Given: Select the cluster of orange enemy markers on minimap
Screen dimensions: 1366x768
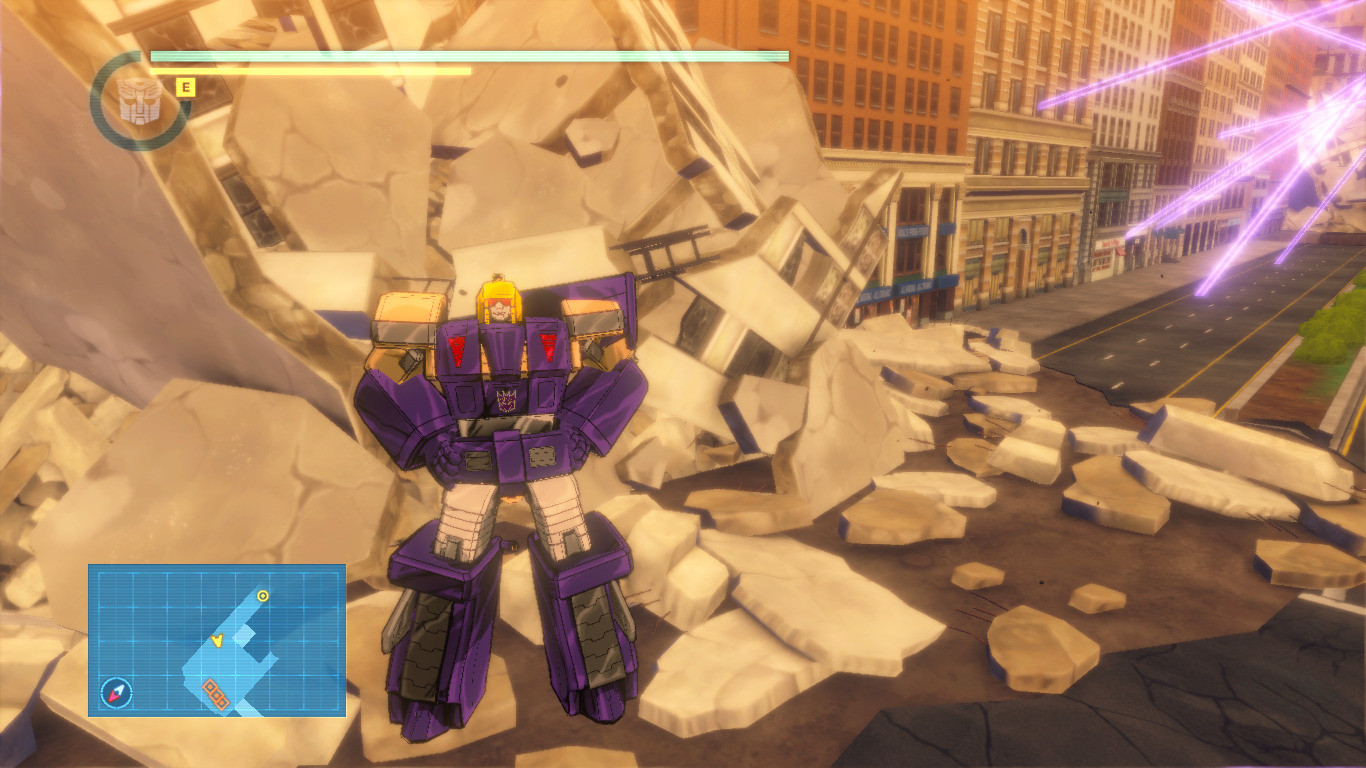Looking at the screenshot, I should 217,693.
